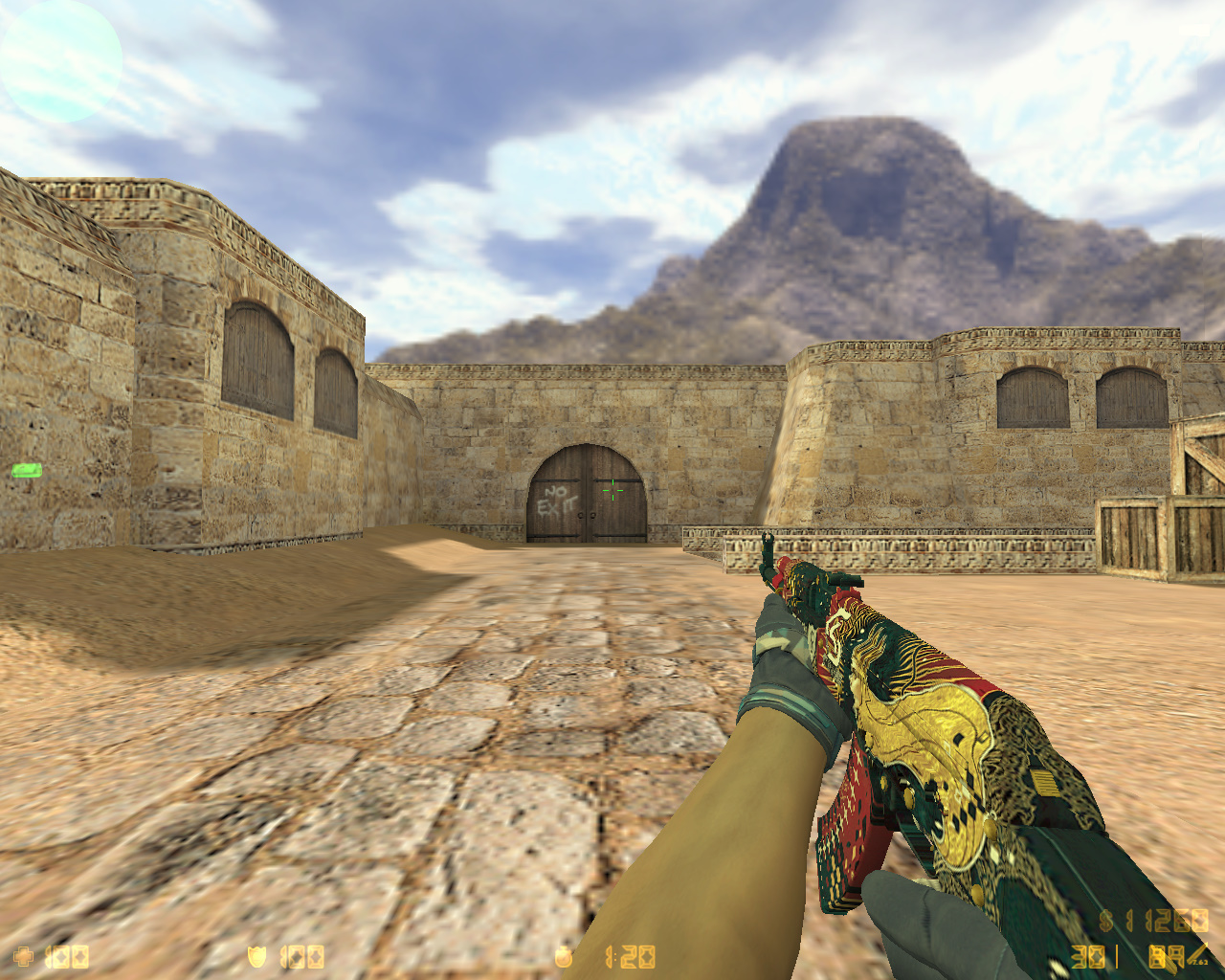Click the magazine ammo count 30
Screen dimensions: 1225x980
pos(1087,955)
